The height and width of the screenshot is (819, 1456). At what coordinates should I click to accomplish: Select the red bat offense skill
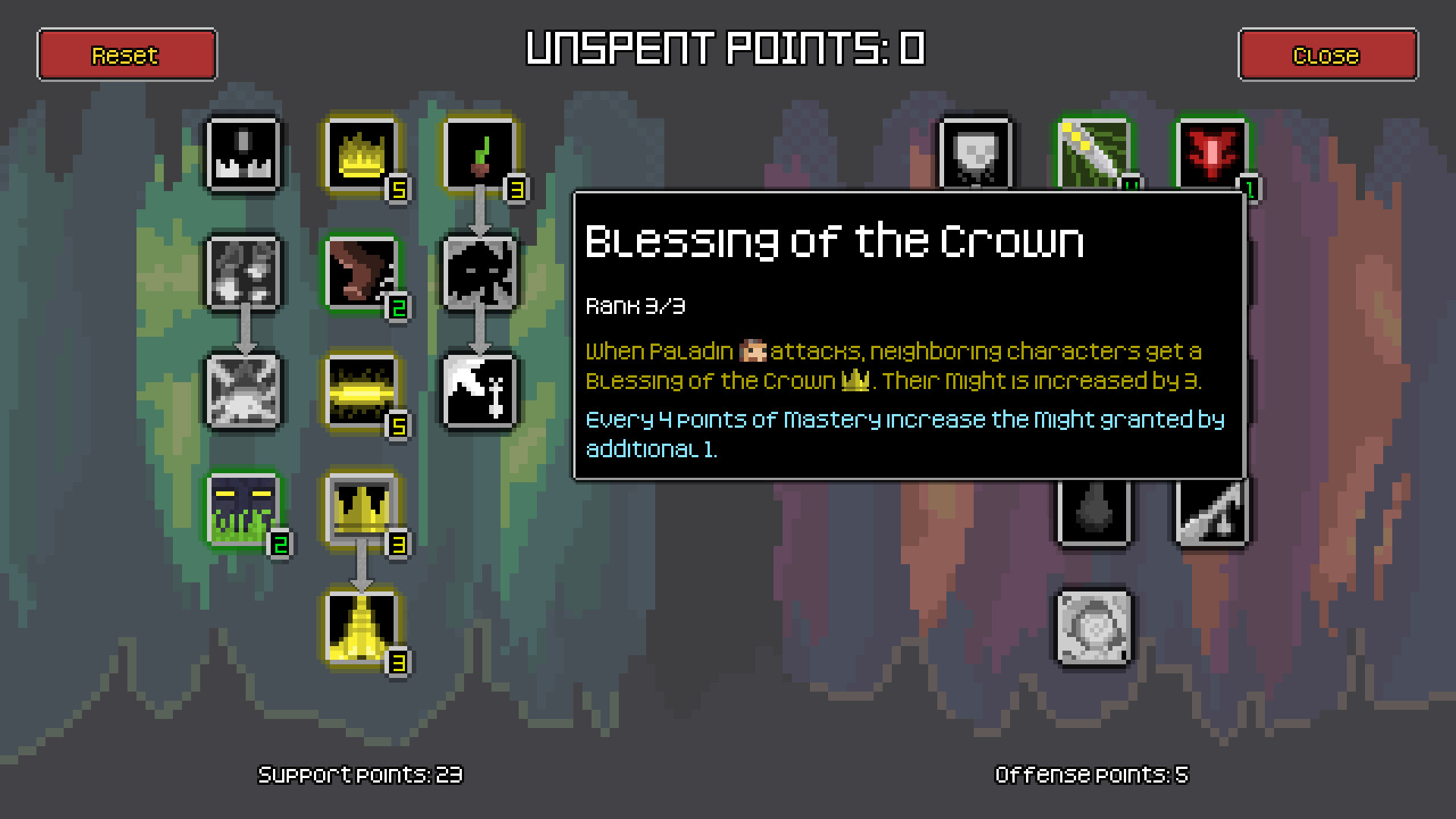[x=1211, y=155]
